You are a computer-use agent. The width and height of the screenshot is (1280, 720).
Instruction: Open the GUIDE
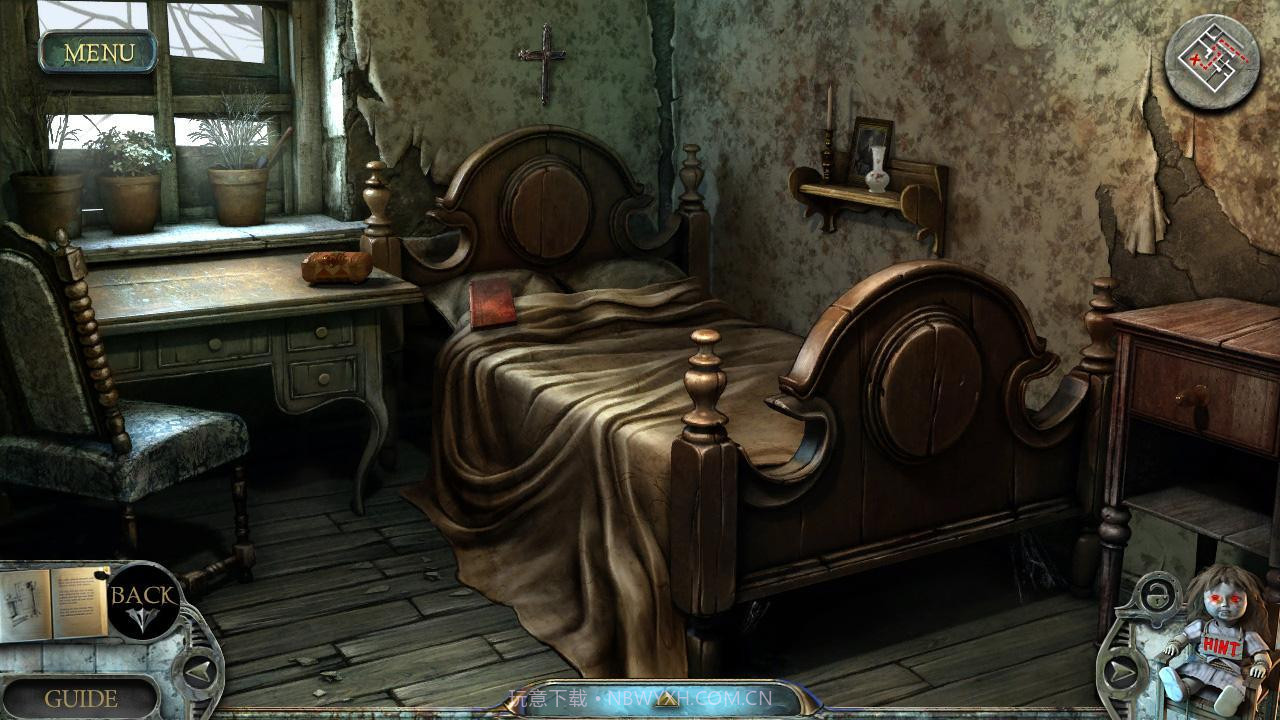click(81, 698)
